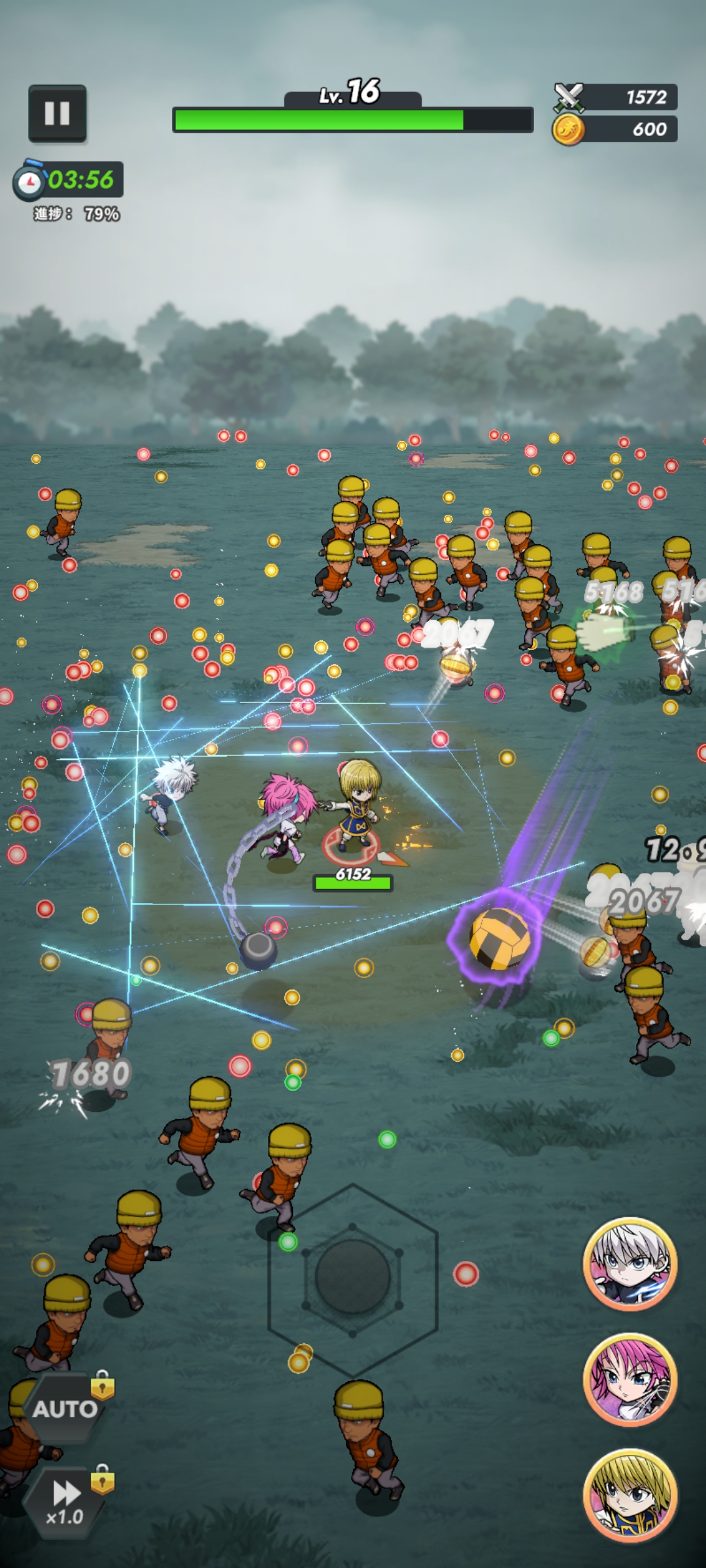Activate the pink-haired character's skill portrait
The width and height of the screenshot is (706, 1568).
tap(630, 1380)
